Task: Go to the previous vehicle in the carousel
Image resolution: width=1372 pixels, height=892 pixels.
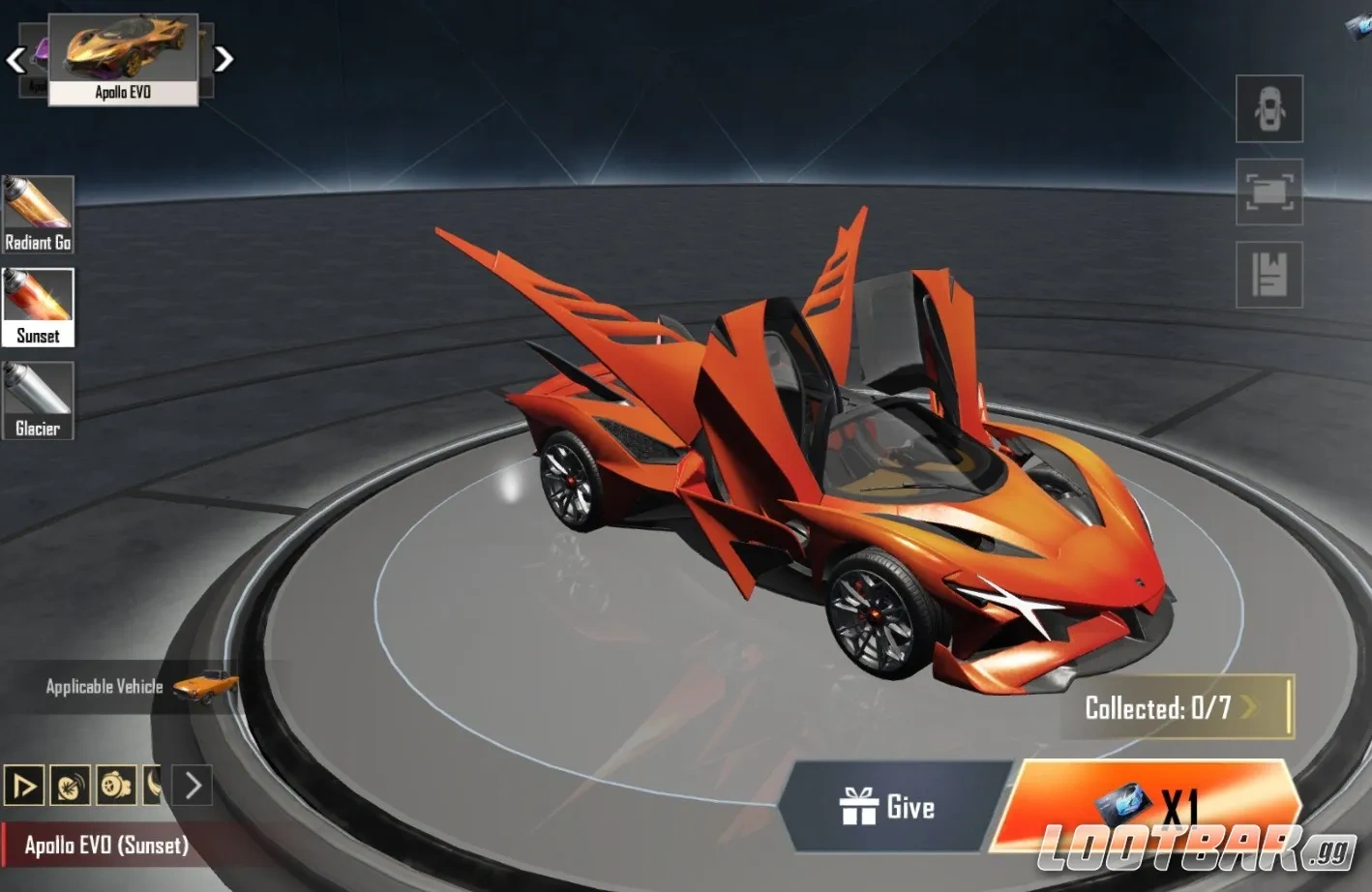Action: pos(15,60)
